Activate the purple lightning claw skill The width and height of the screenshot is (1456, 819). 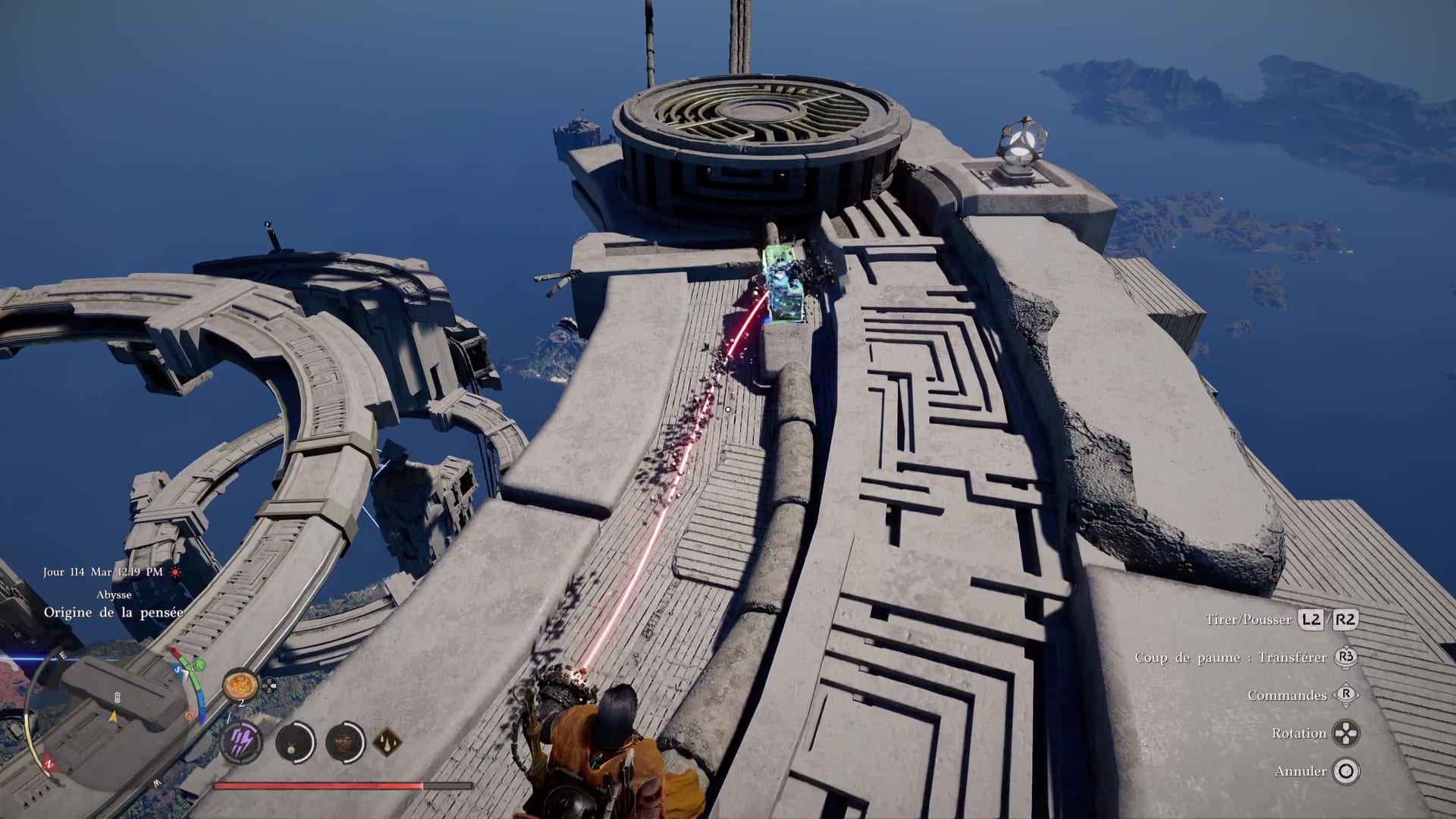point(241,741)
